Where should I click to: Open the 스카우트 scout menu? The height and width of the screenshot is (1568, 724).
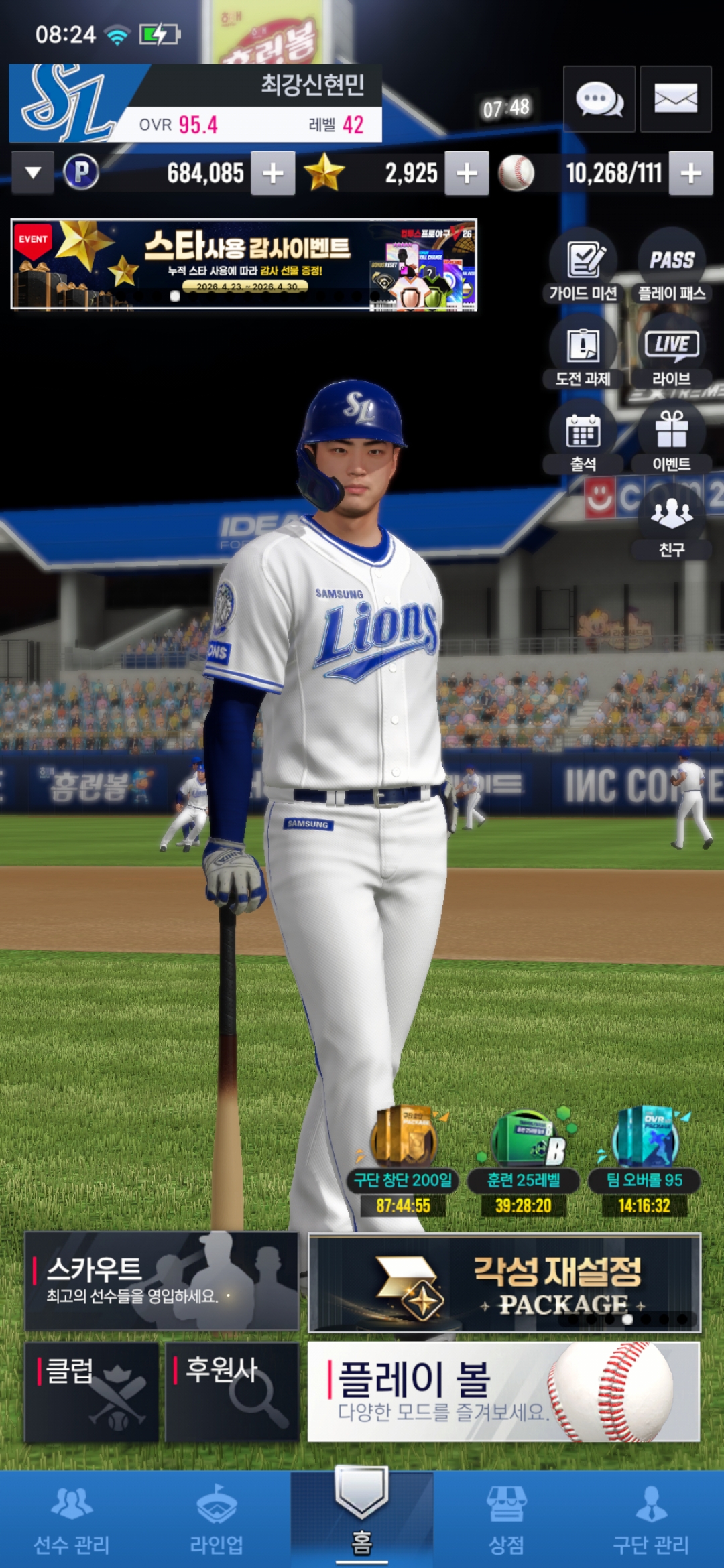coord(162,1281)
